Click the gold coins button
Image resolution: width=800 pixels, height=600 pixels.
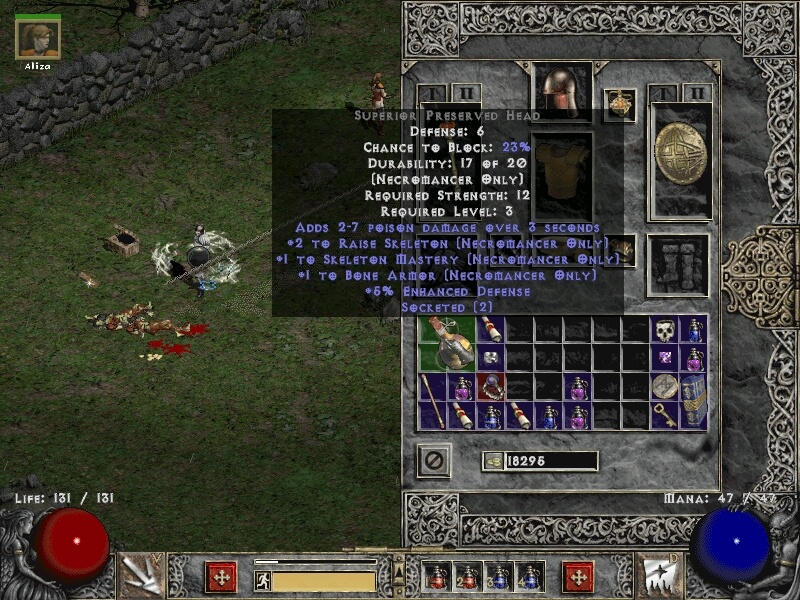[x=493, y=461]
